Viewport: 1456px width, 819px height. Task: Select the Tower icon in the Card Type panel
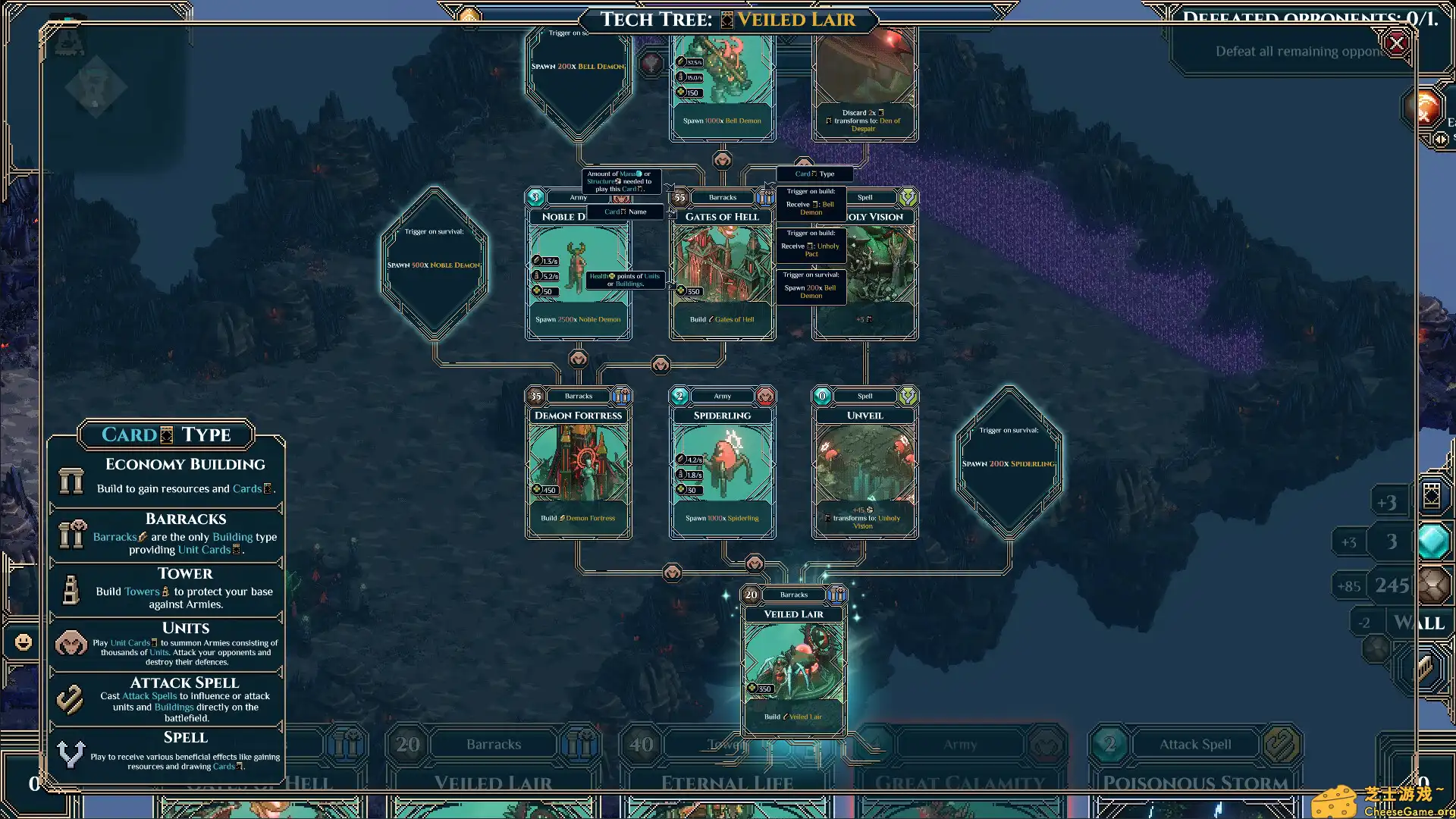[71, 589]
